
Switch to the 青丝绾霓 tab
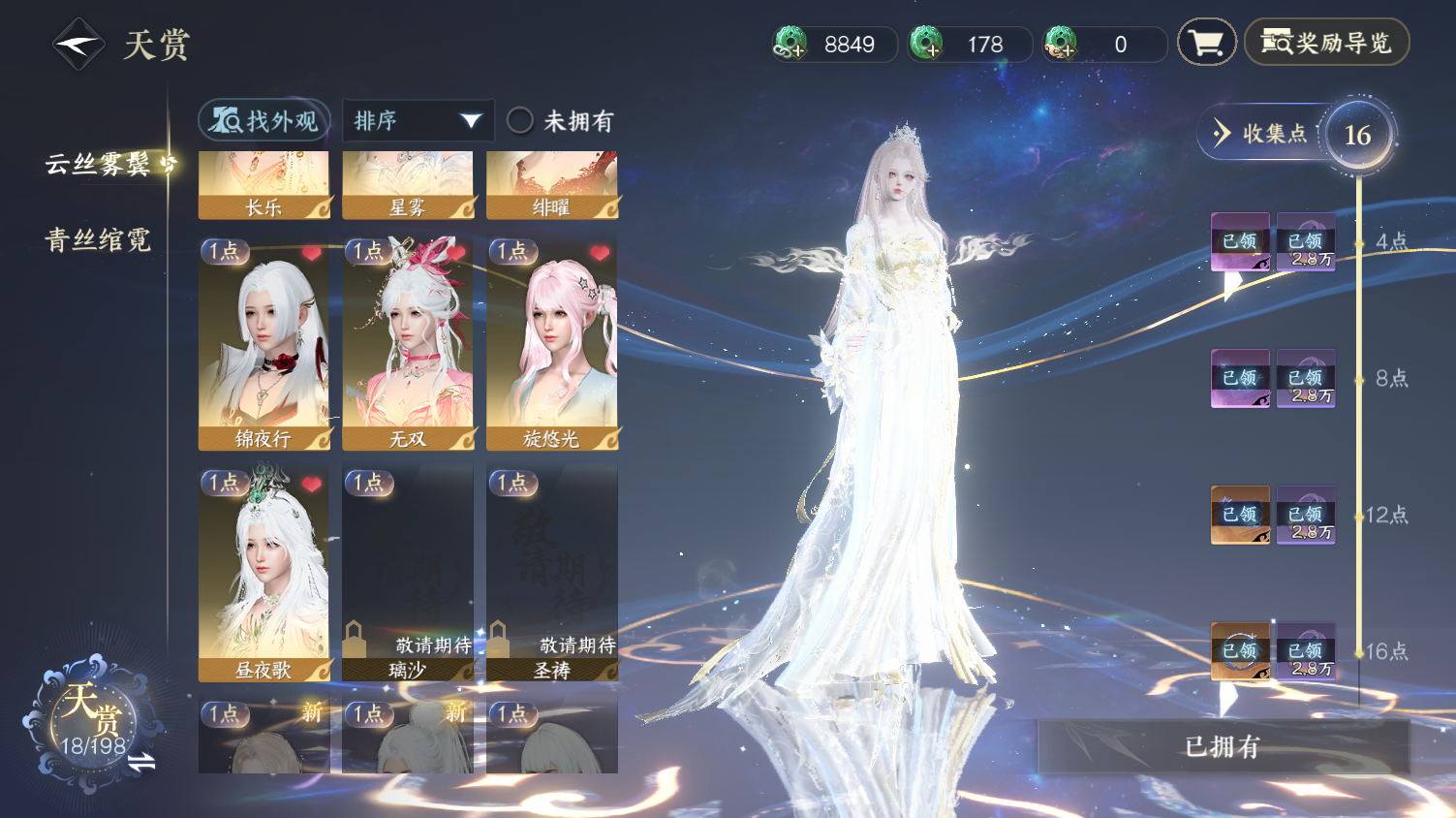98,240
